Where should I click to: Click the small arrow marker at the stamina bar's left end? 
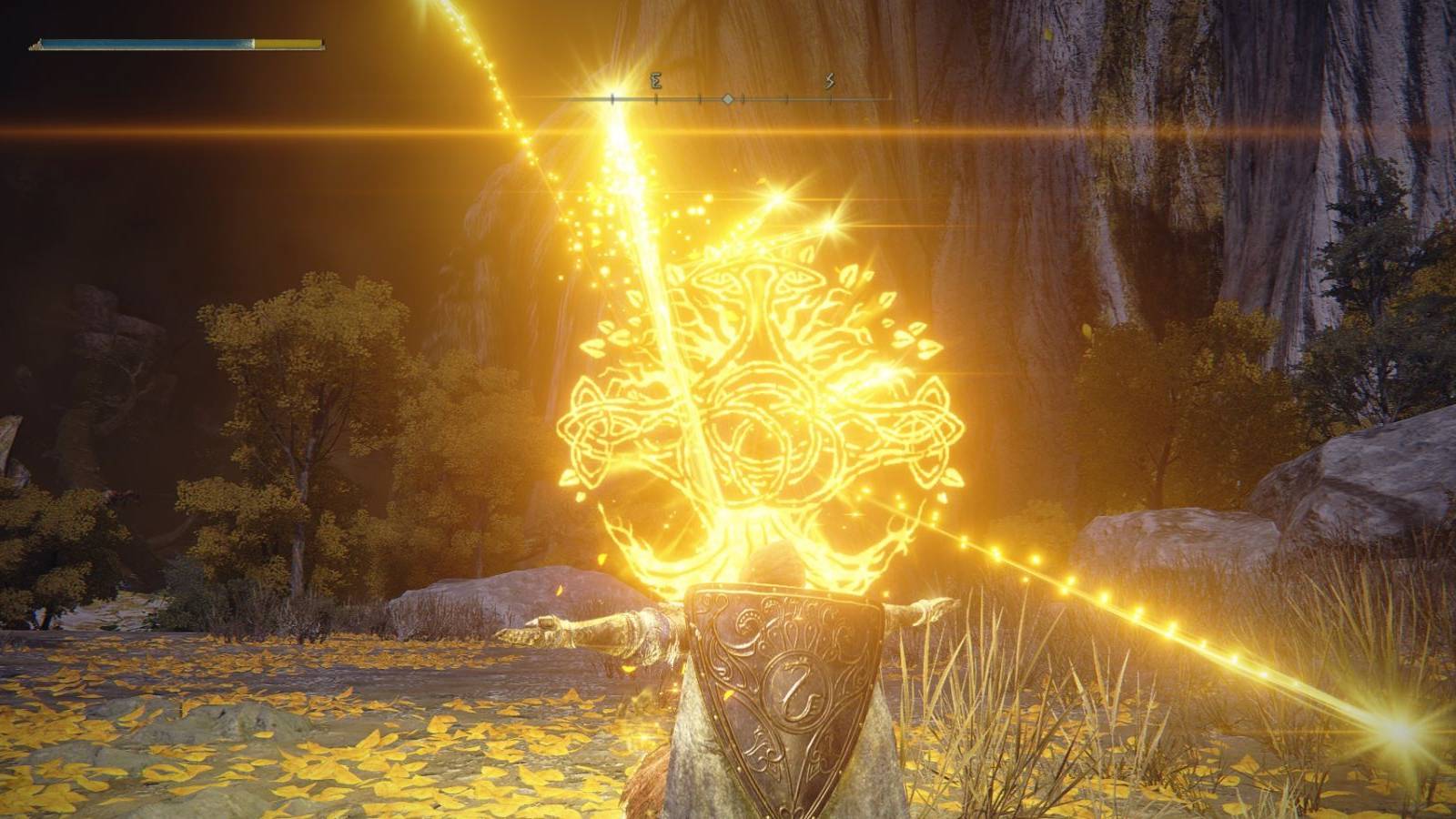pyautogui.click(x=38, y=44)
